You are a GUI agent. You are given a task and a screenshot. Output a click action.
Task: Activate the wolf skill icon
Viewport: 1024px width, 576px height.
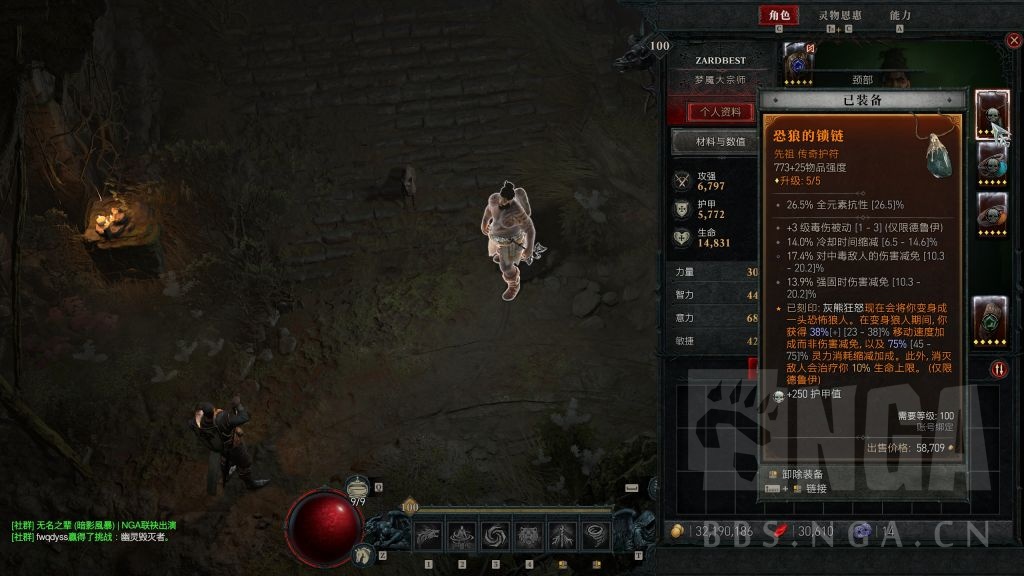(x=429, y=536)
